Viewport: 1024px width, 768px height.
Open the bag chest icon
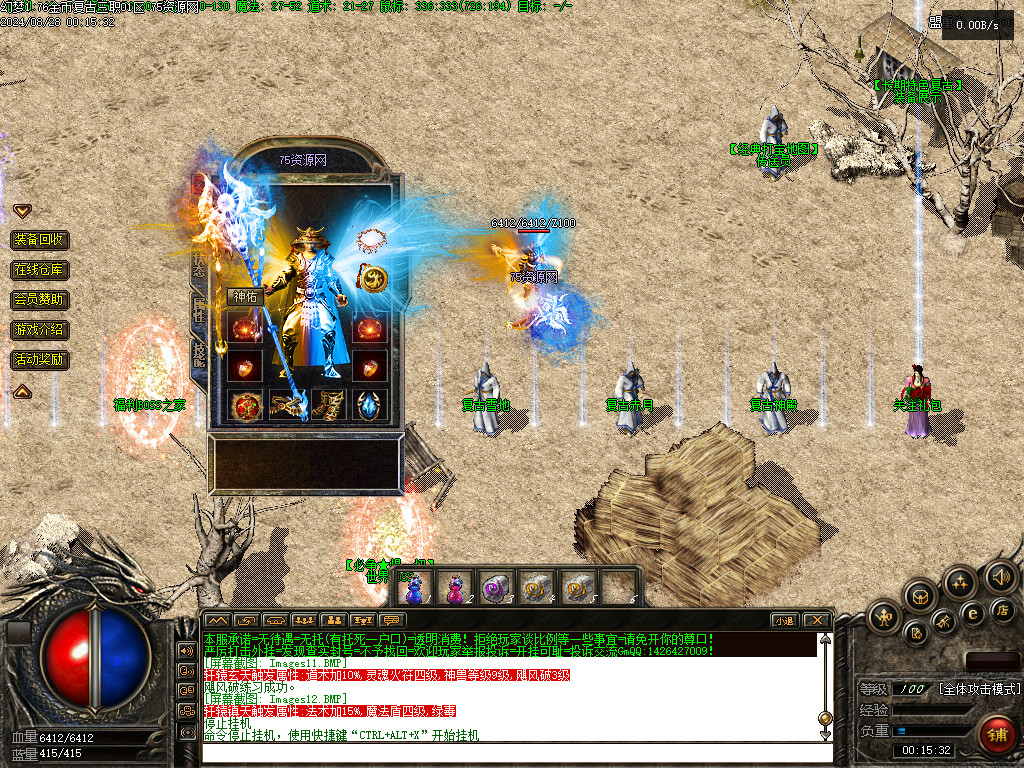(x=920, y=596)
